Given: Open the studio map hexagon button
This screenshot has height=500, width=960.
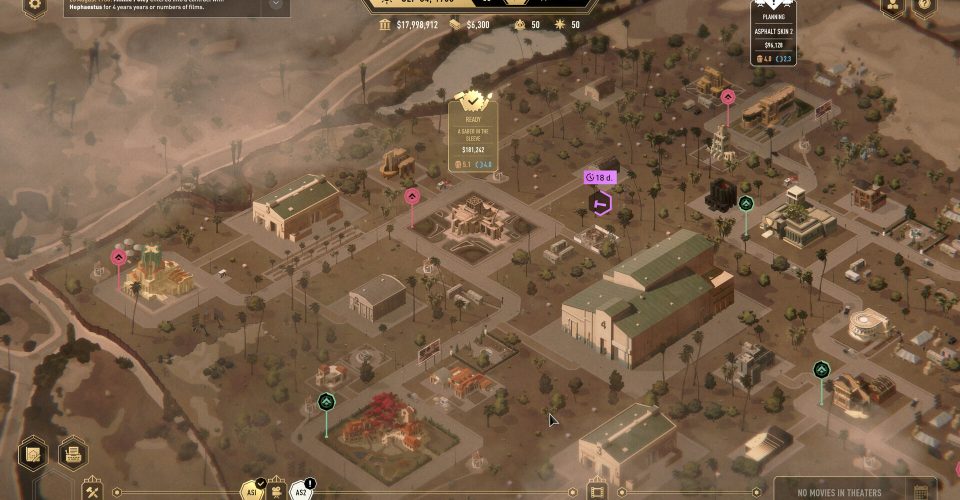Looking at the screenshot, I should (33, 453).
